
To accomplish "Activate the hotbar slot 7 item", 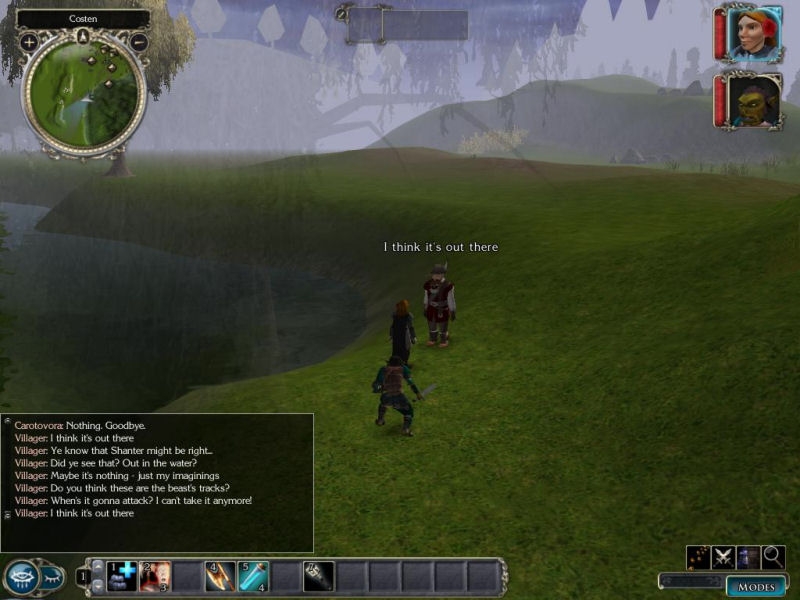I will tap(319, 575).
